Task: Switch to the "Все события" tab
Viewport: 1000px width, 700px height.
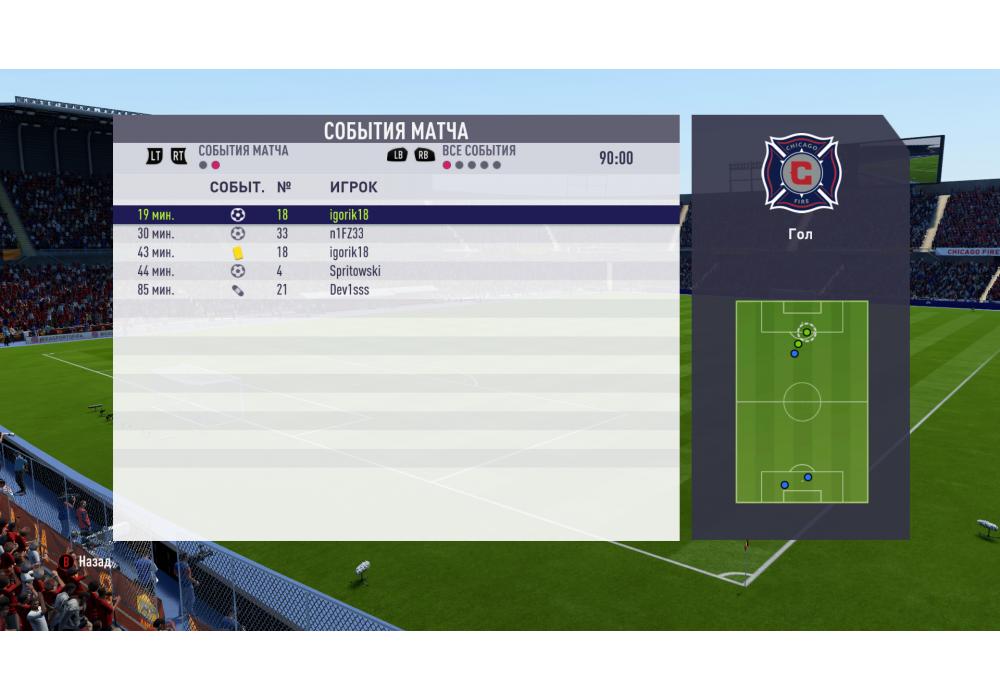Action: click(x=478, y=151)
